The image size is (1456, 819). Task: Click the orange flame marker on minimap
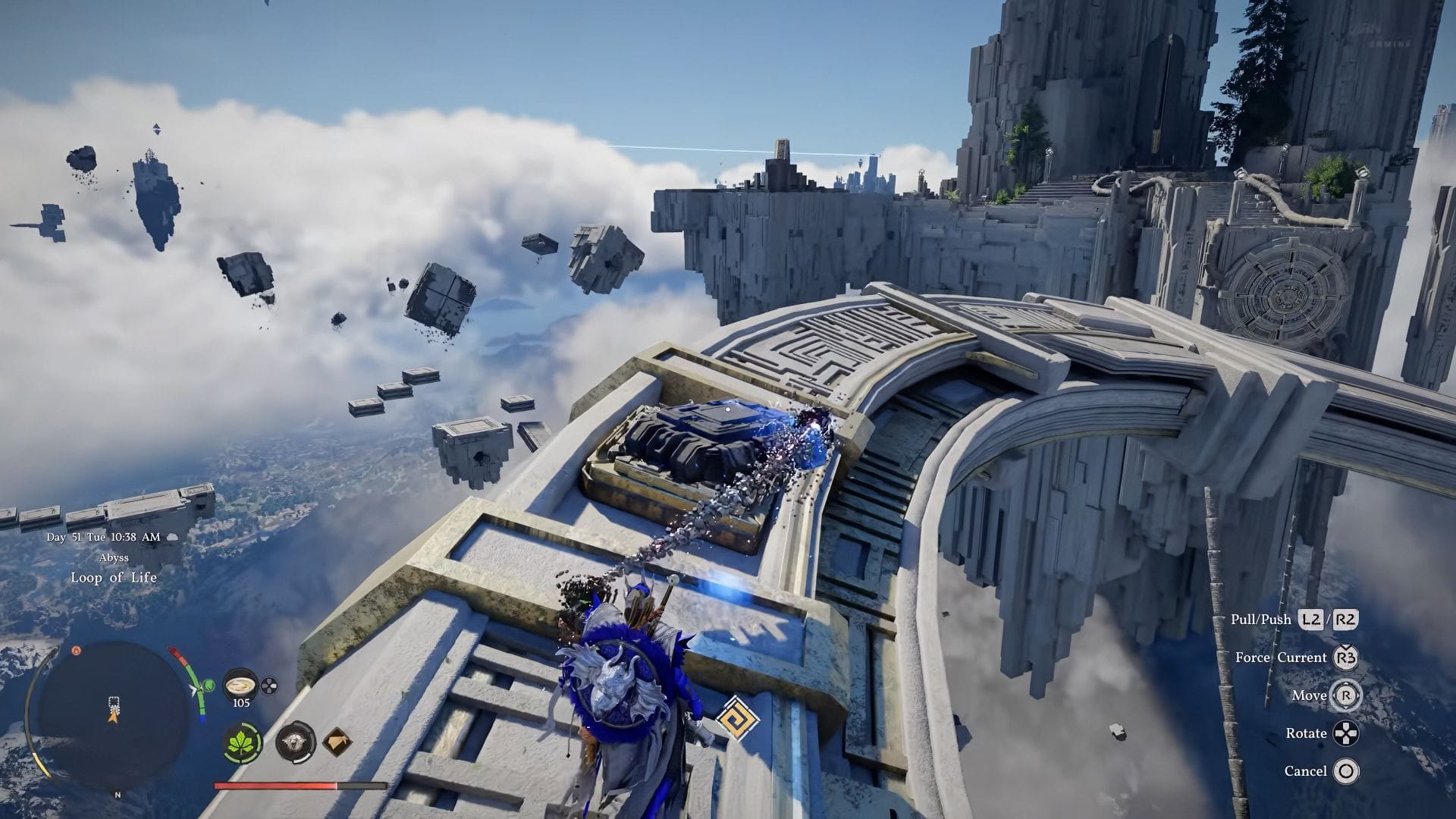75,650
